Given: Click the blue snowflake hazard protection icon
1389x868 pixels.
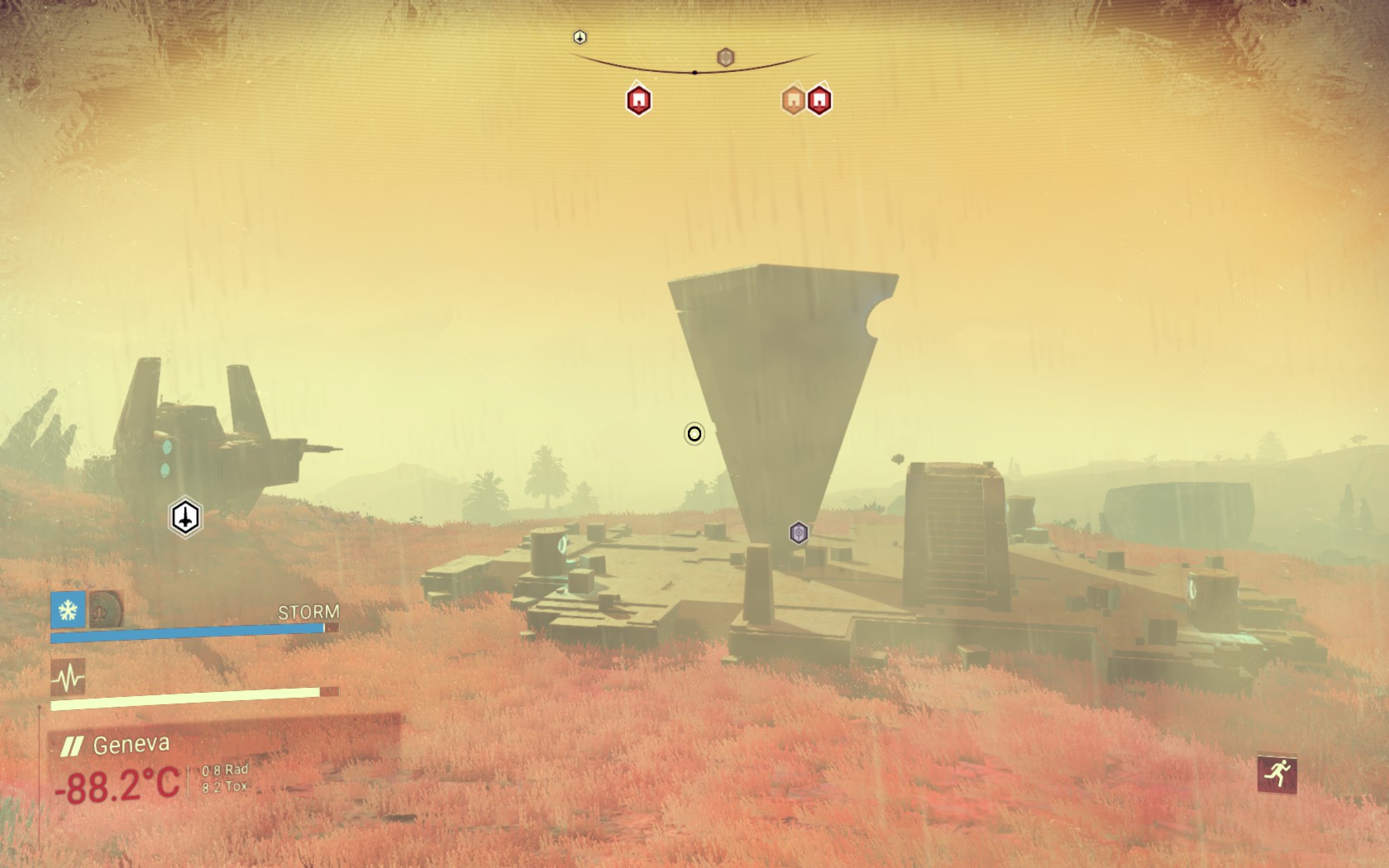Looking at the screenshot, I should [68, 610].
